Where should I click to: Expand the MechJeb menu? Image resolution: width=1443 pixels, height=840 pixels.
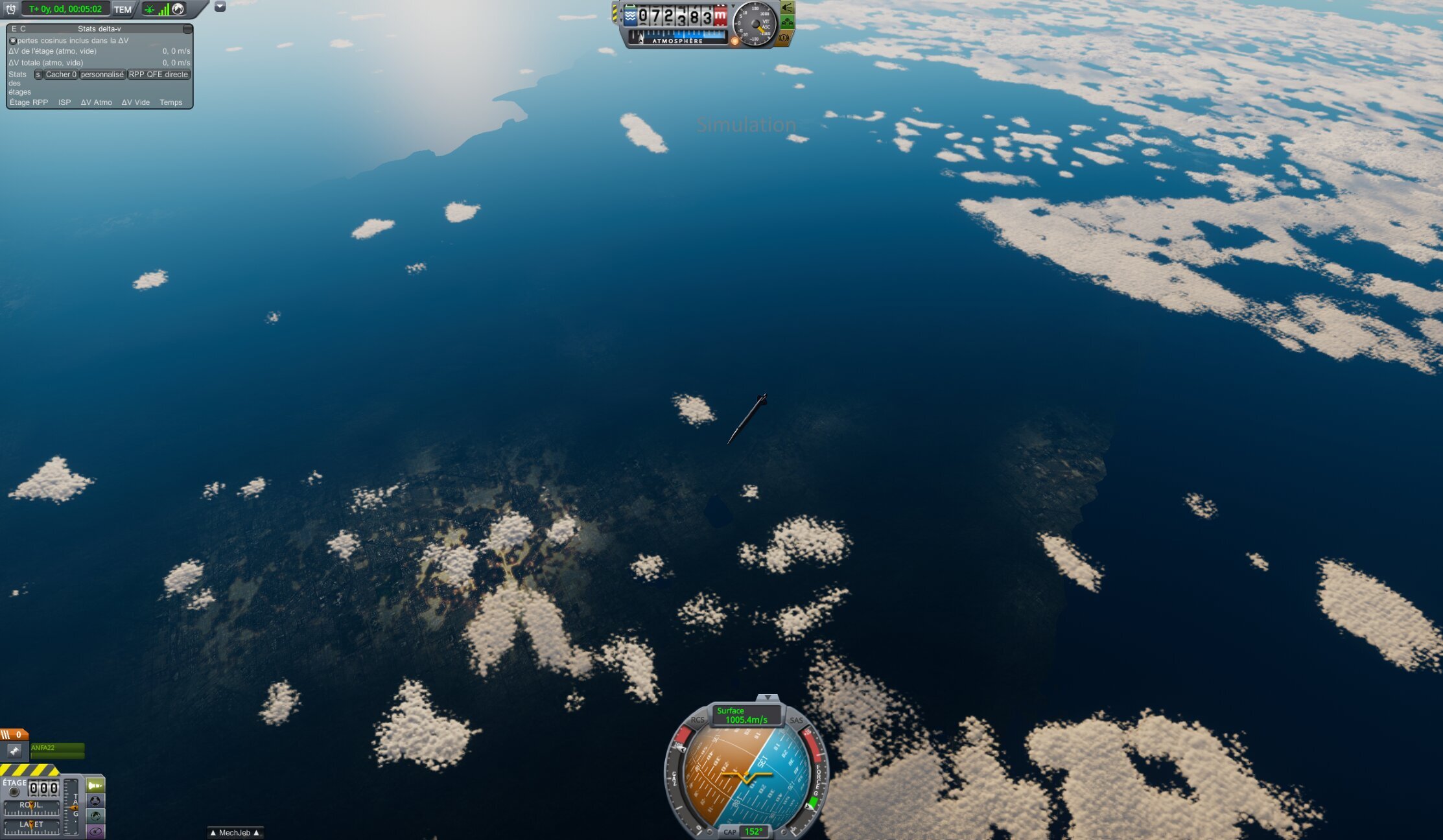tap(235, 832)
